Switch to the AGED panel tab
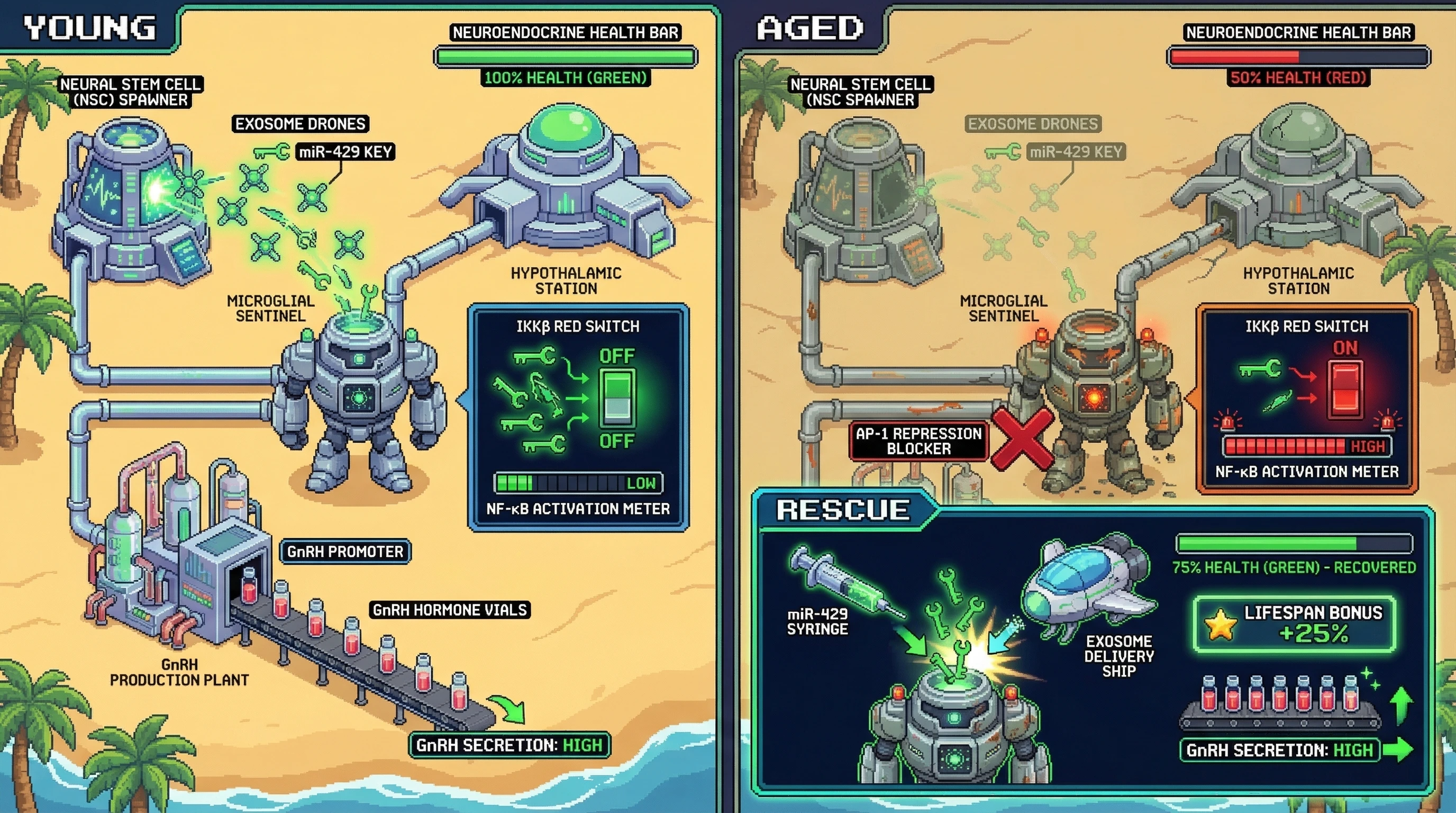Image resolution: width=1456 pixels, height=813 pixels. click(x=809, y=27)
